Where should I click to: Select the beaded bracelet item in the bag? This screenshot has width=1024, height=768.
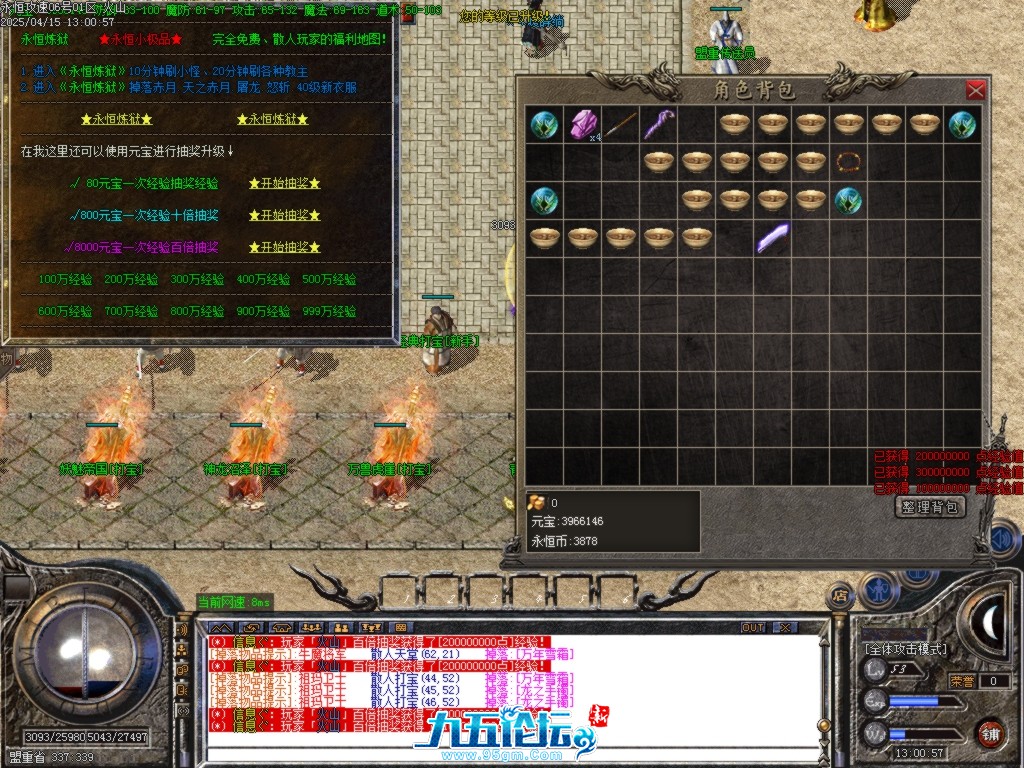click(x=849, y=162)
